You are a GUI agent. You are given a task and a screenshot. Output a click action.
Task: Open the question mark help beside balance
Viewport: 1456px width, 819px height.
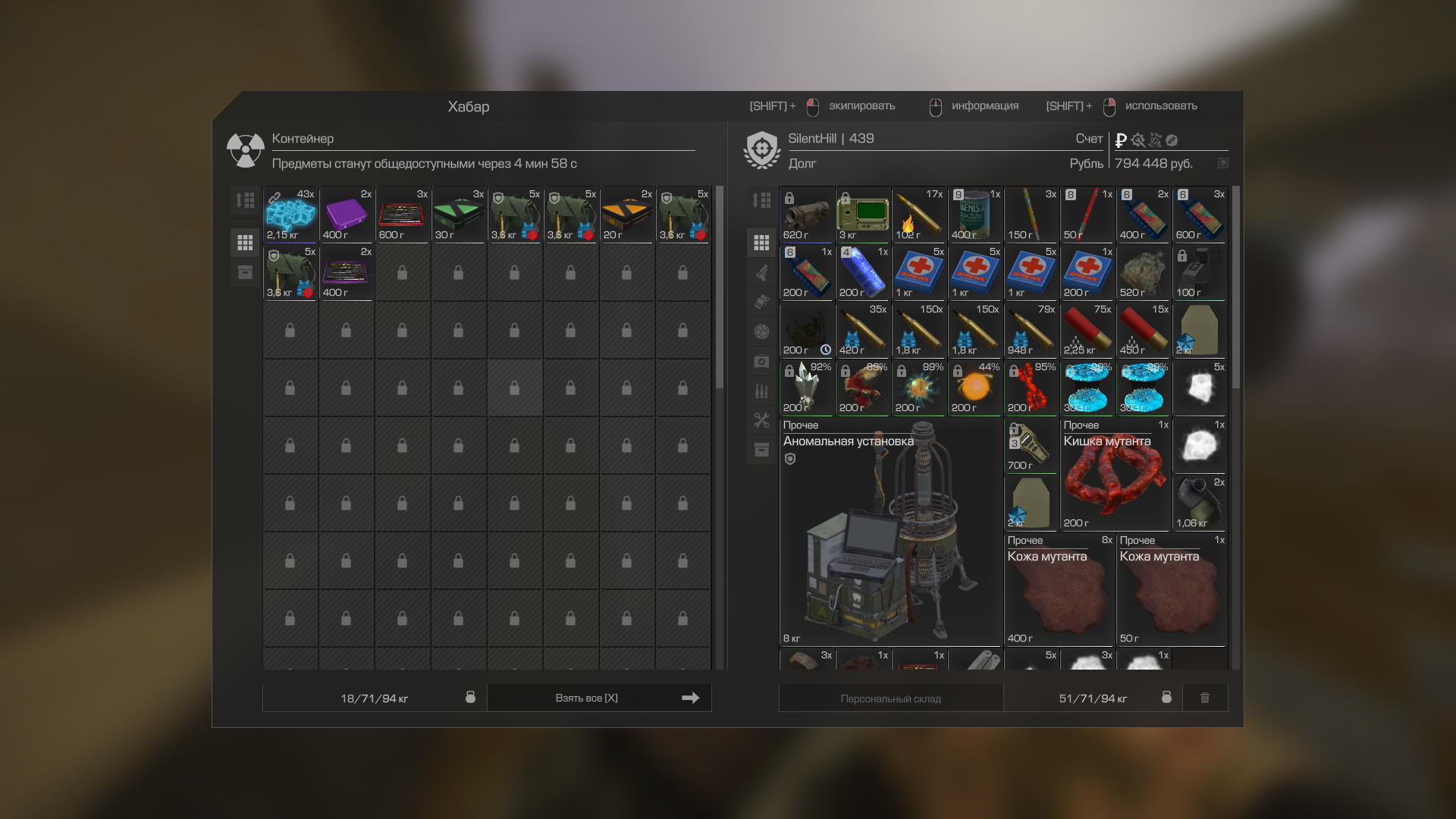1222,163
